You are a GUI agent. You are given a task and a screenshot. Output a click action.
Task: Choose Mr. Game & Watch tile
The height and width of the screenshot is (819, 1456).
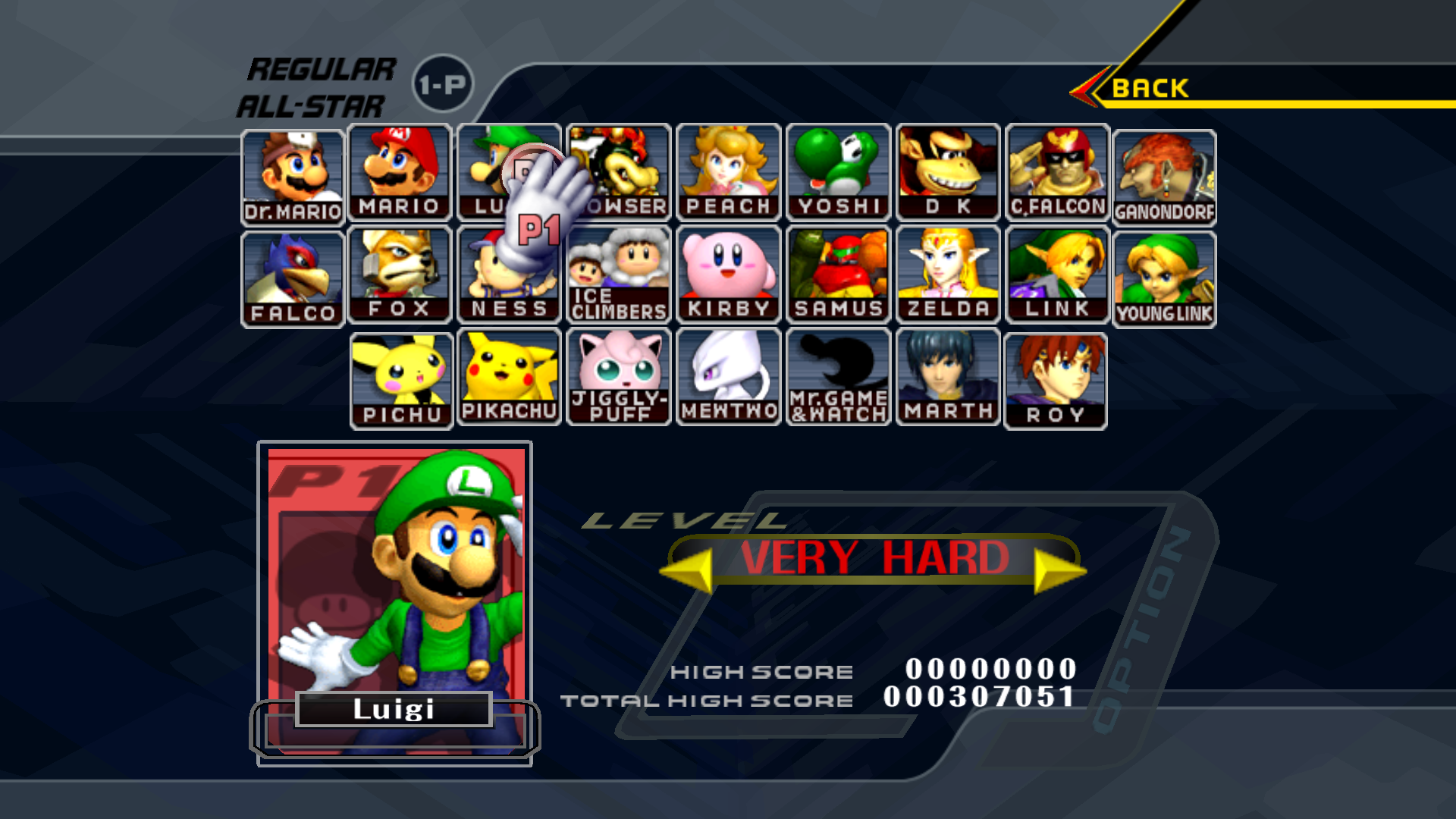pyautogui.click(x=838, y=378)
